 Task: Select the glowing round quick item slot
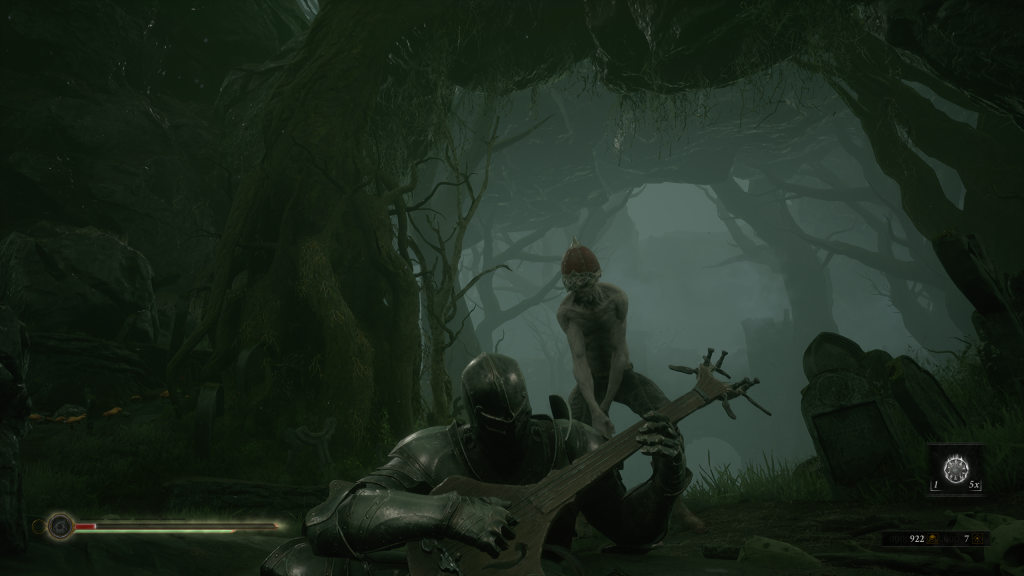pyautogui.click(x=957, y=468)
